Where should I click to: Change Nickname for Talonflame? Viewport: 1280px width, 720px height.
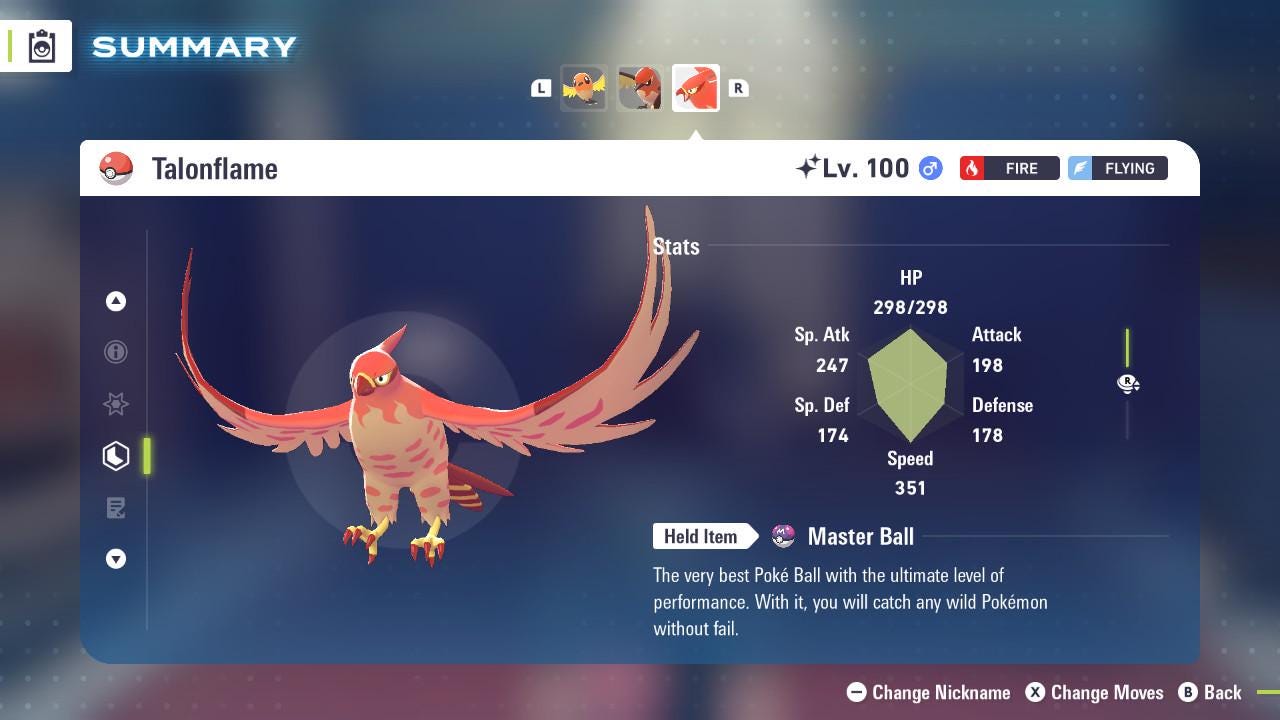(929, 692)
